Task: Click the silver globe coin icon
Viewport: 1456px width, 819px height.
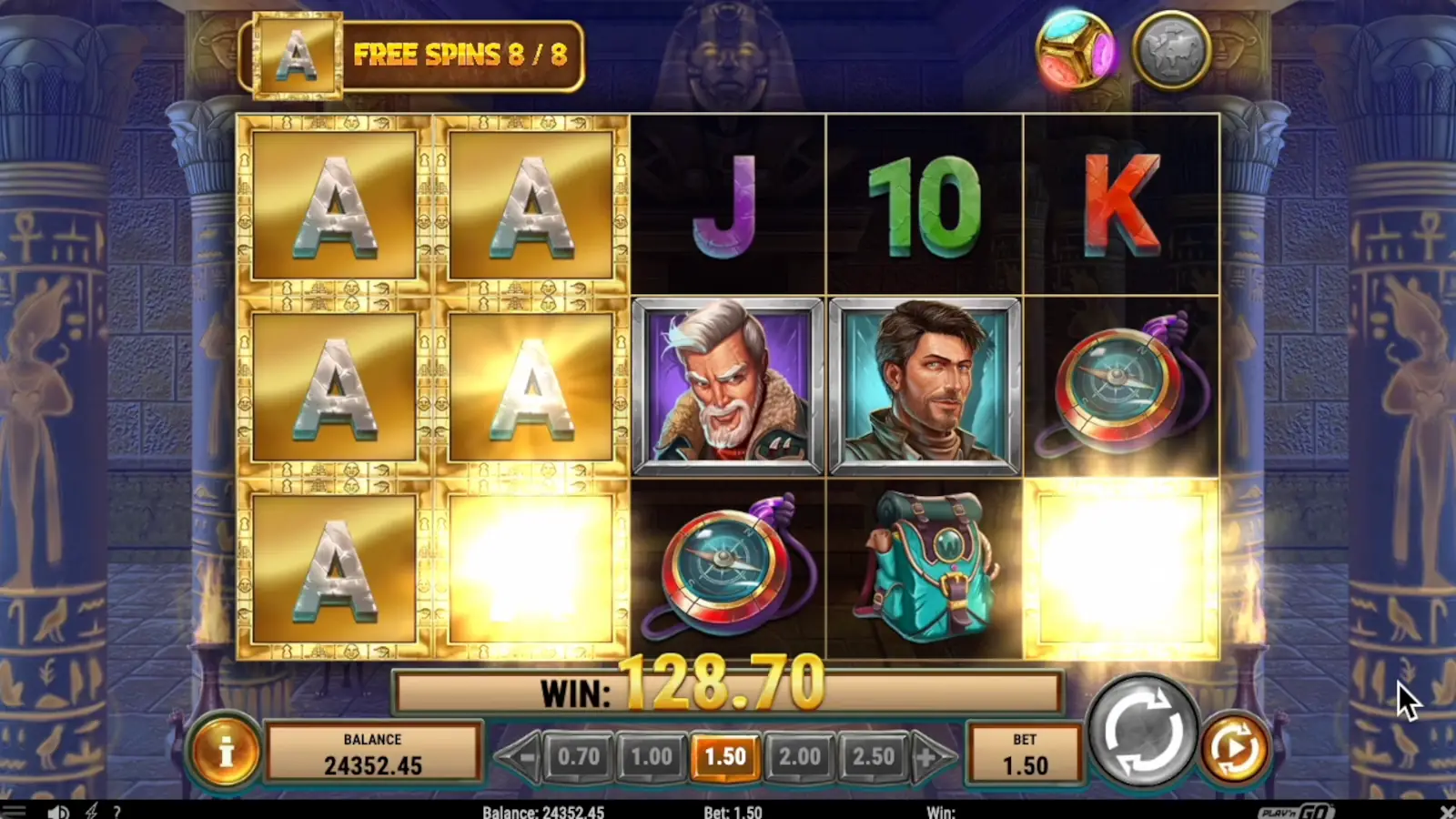Action: pos(1170,48)
